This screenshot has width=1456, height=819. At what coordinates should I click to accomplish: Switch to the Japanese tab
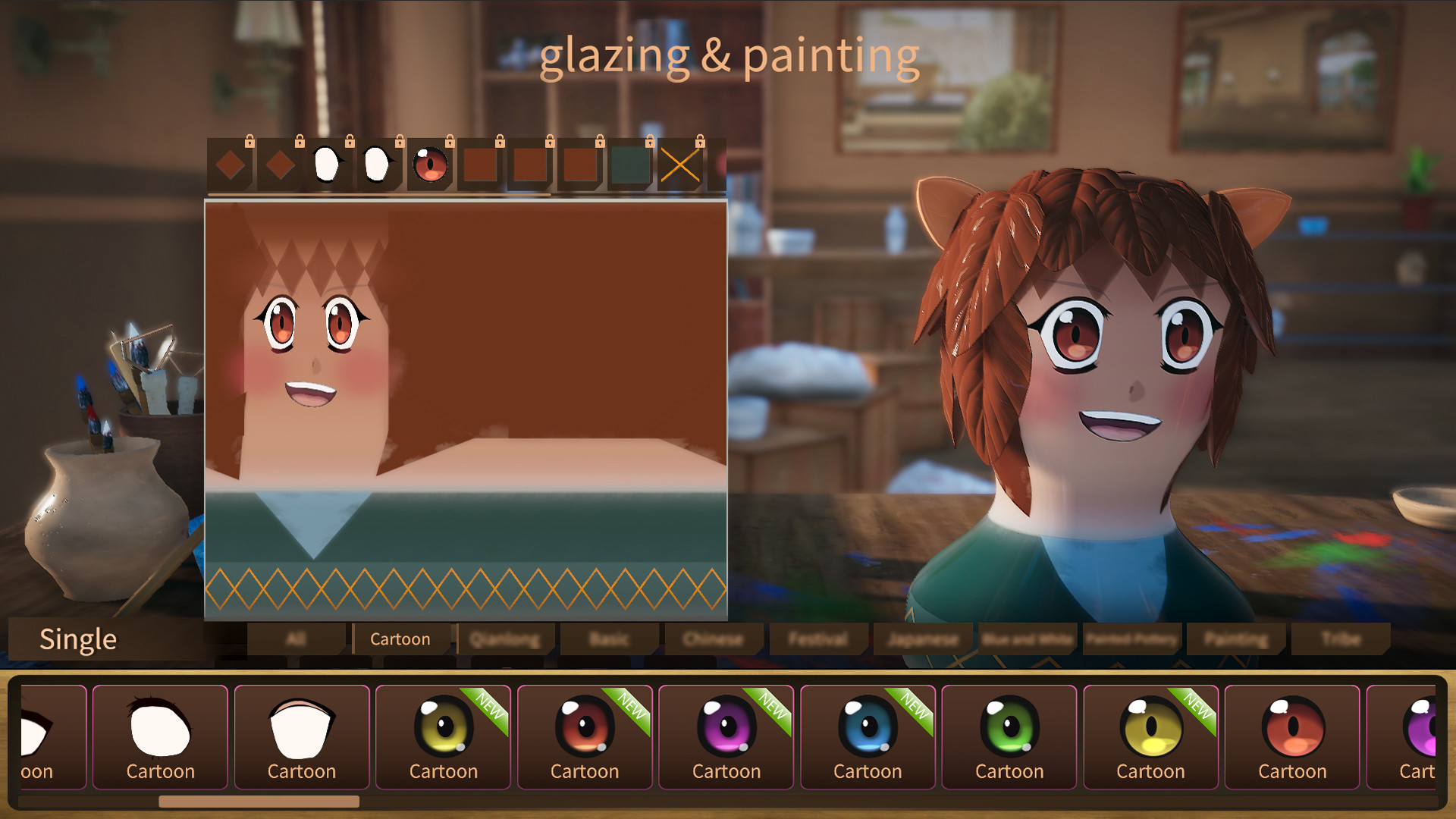[922, 639]
